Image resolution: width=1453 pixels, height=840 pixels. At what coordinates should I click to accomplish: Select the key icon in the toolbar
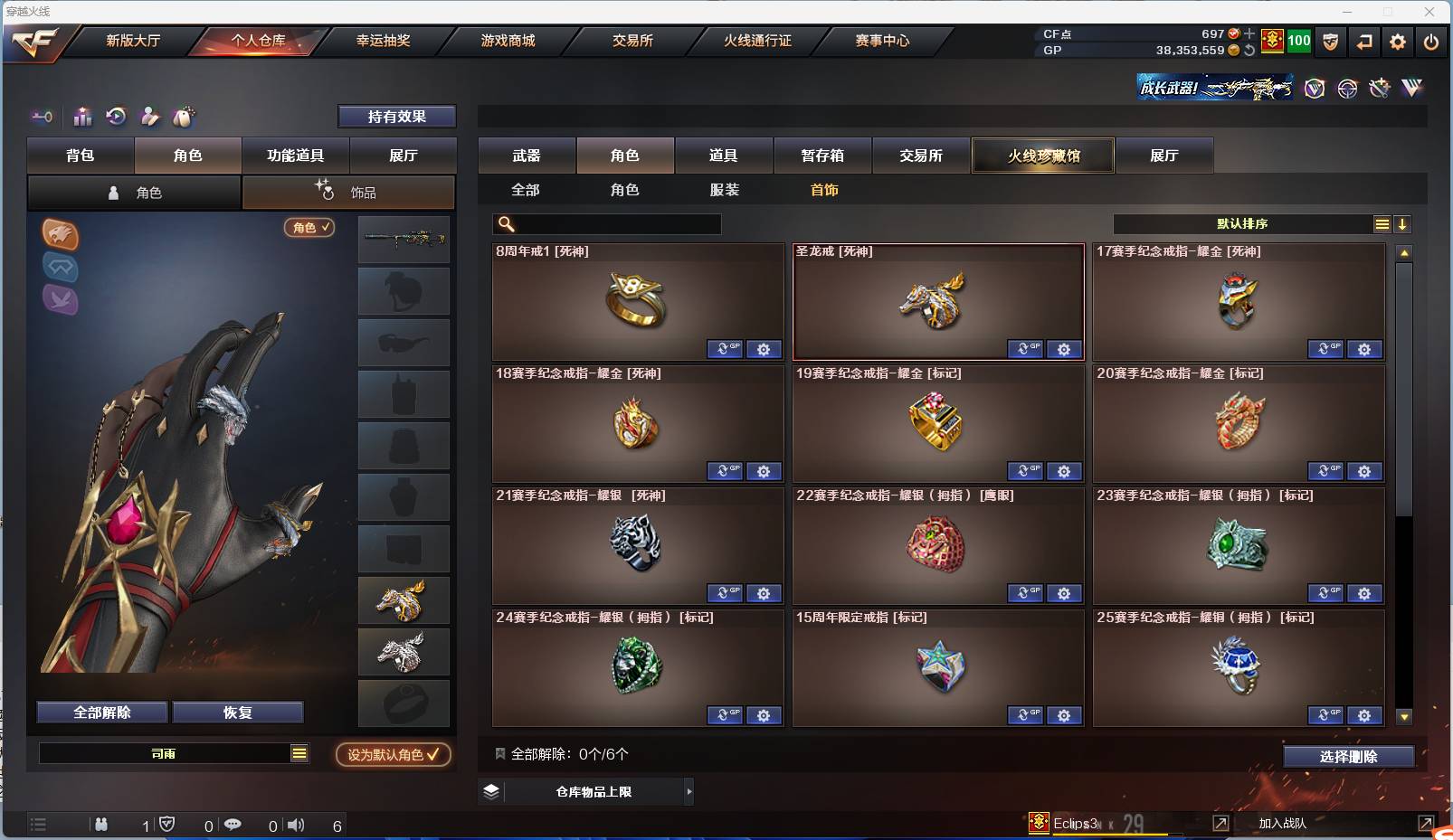(42, 117)
